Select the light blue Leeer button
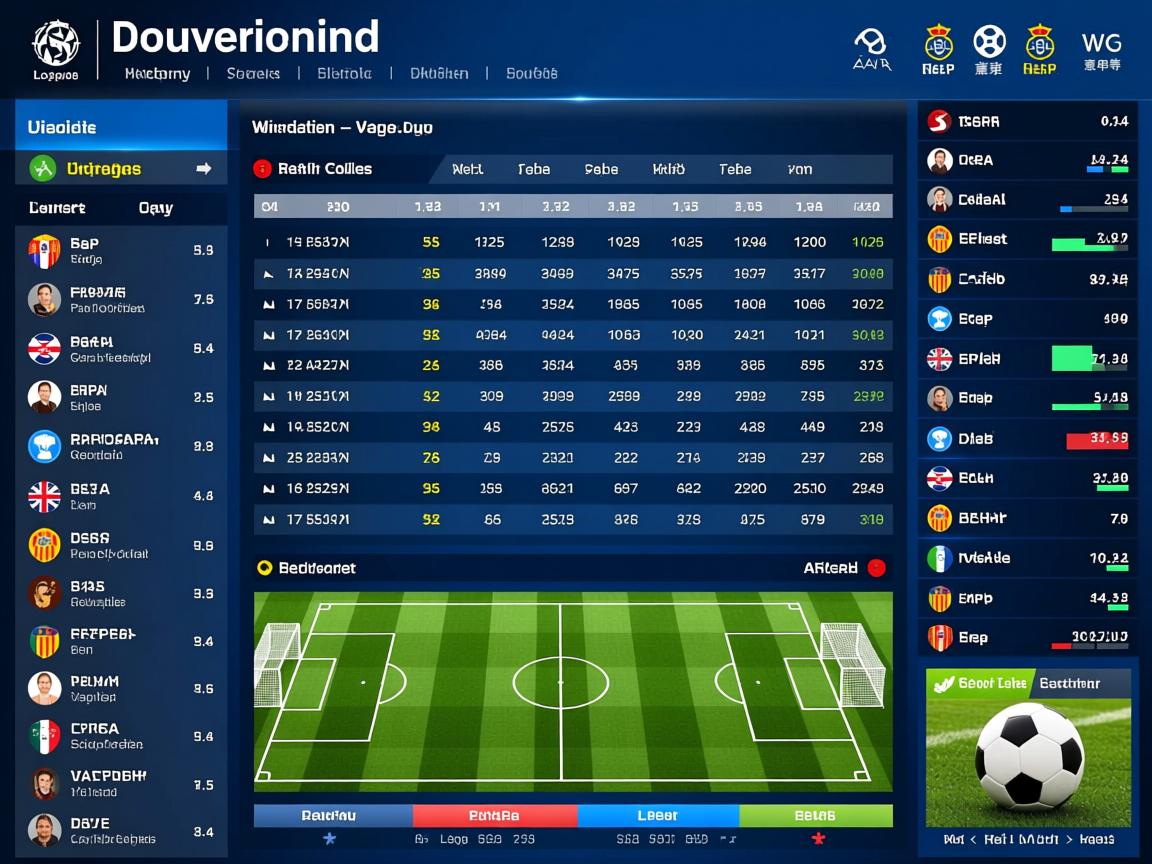 coord(657,816)
